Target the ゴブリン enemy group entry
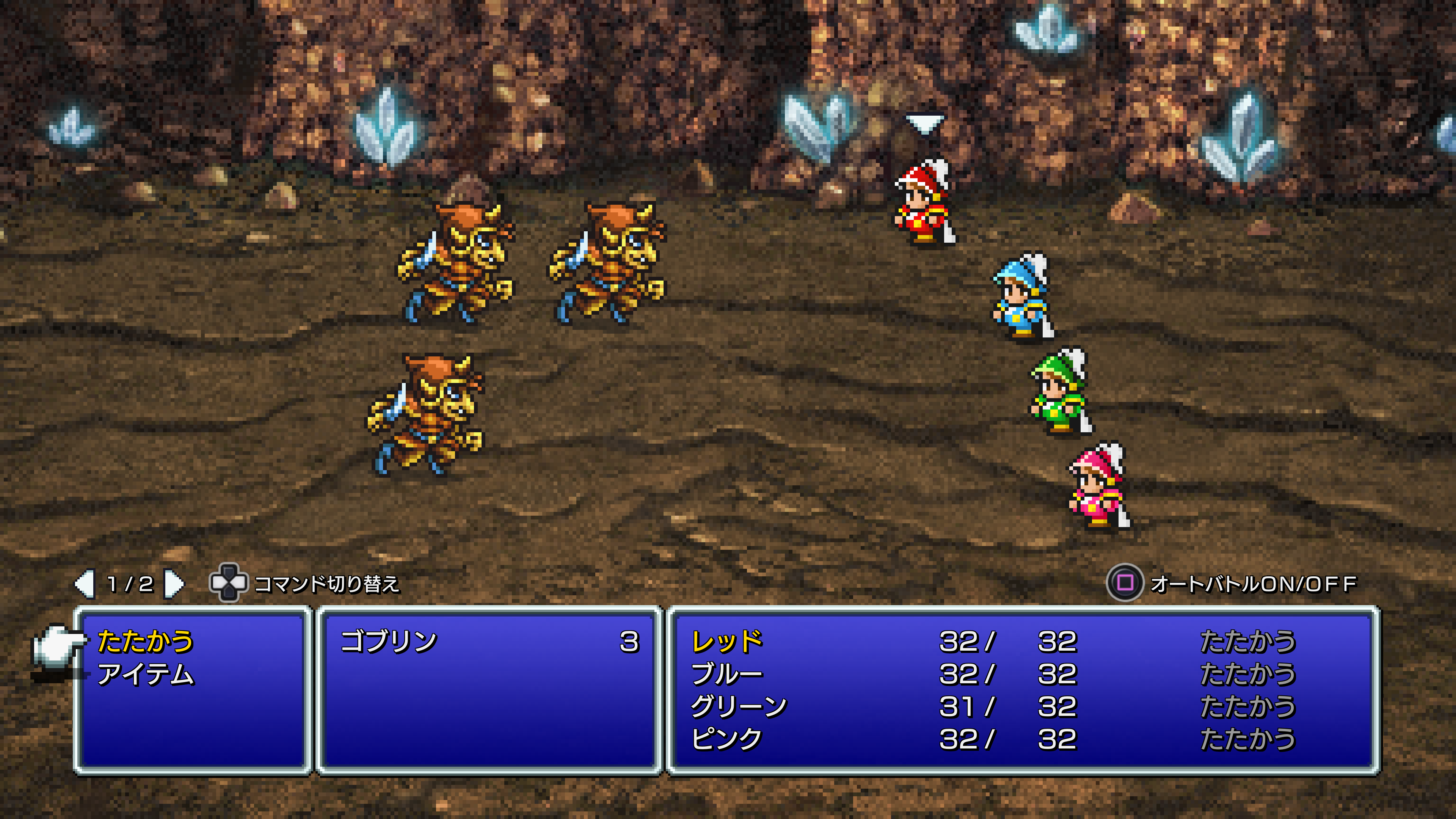1456x819 pixels. [x=389, y=641]
